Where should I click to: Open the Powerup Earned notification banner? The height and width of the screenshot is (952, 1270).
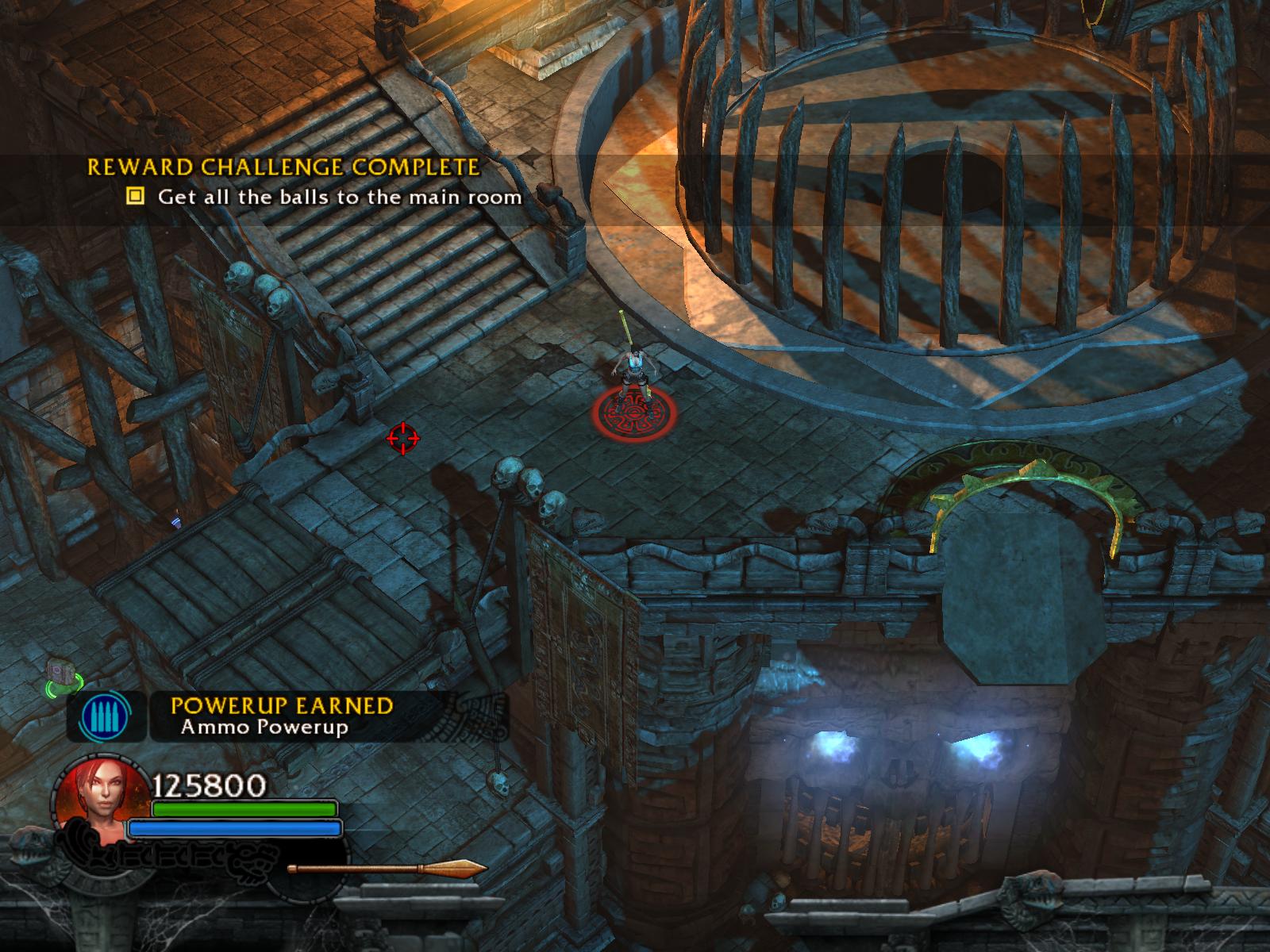click(283, 716)
